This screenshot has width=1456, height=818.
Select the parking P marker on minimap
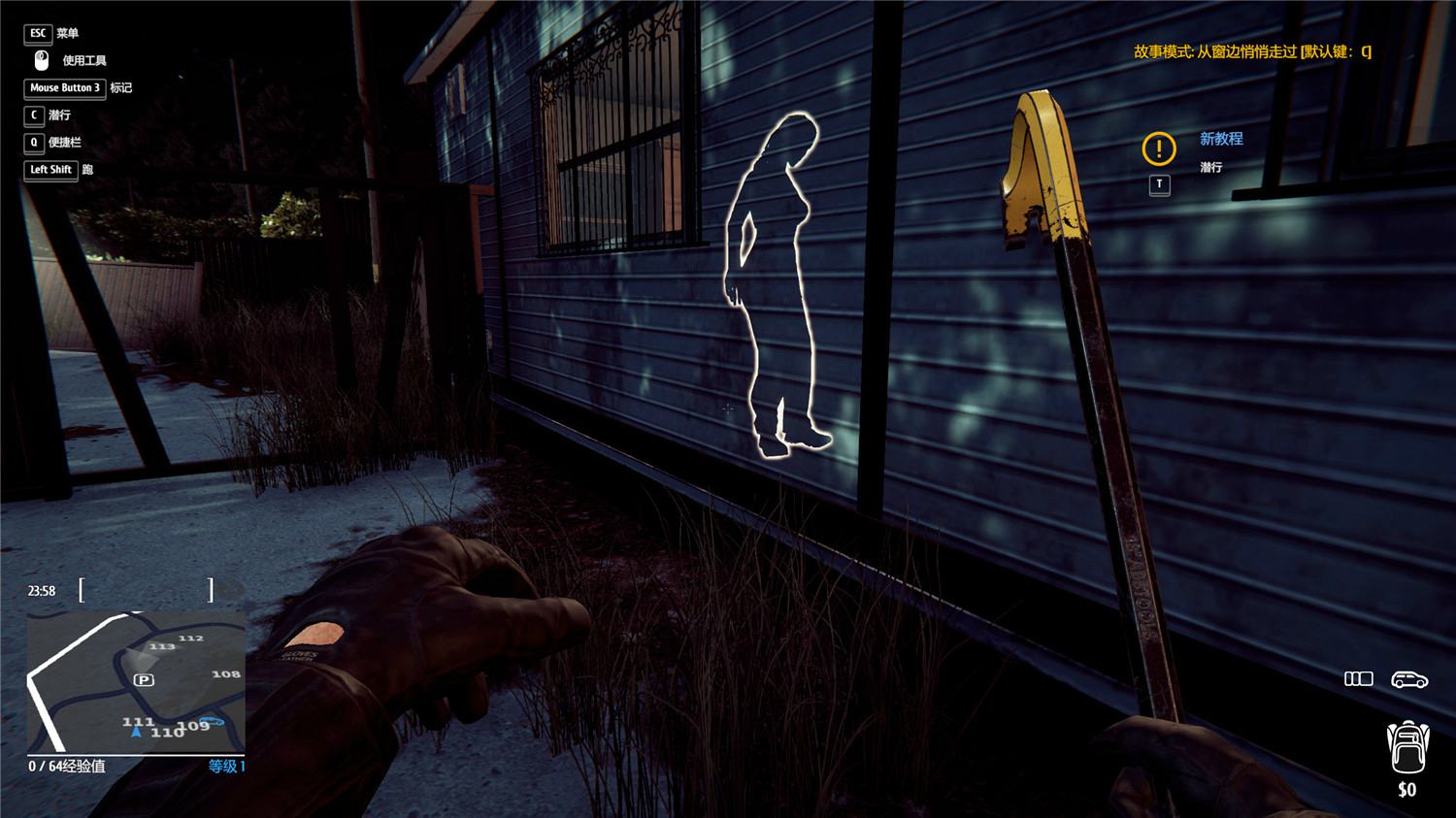[x=144, y=680]
